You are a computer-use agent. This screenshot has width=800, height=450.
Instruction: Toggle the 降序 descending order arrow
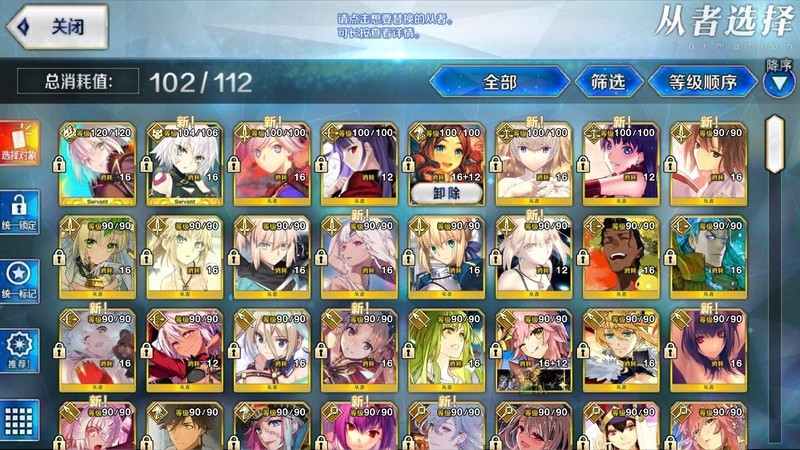(x=778, y=83)
